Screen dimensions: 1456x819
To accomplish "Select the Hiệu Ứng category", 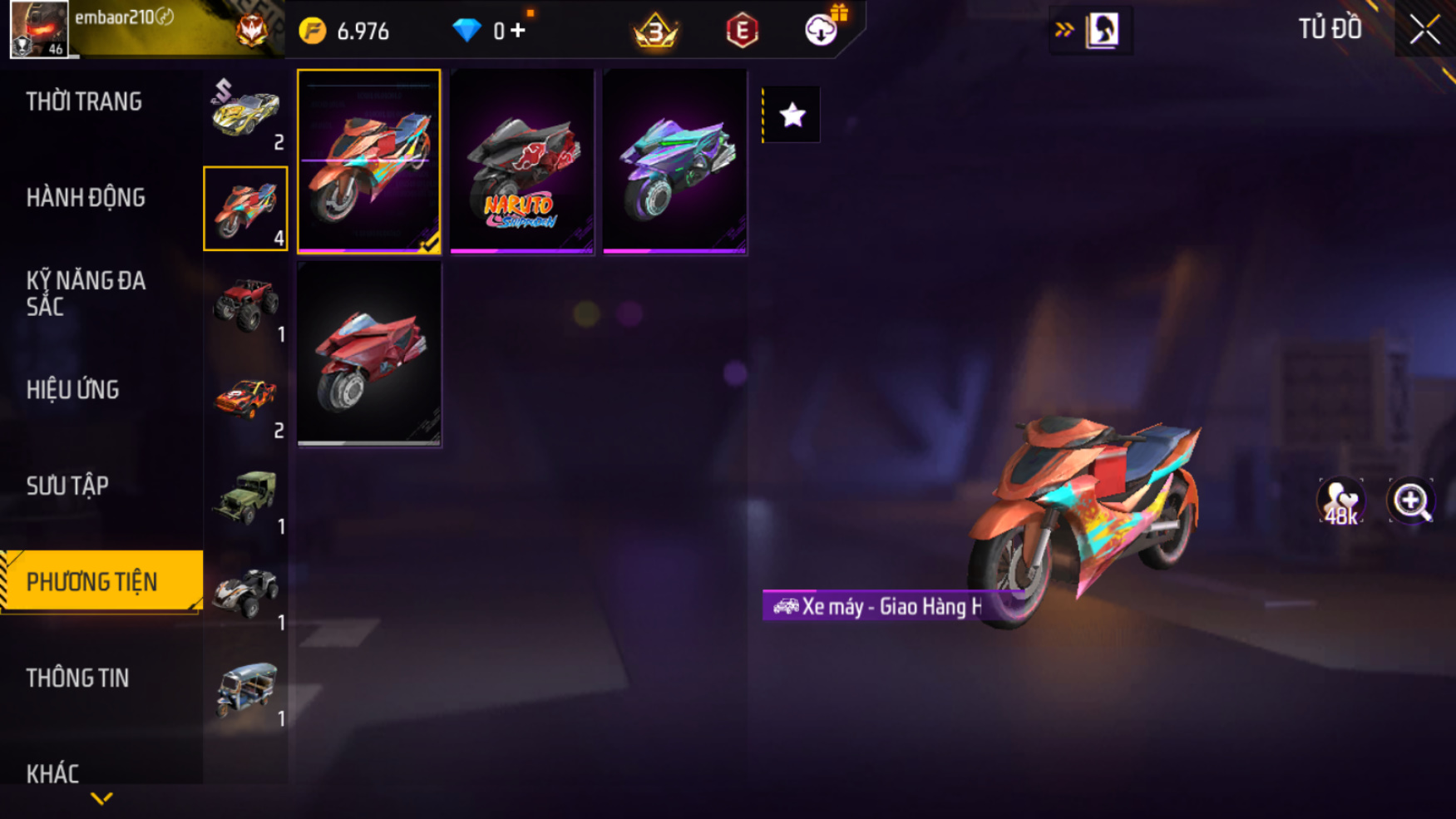I will [73, 390].
